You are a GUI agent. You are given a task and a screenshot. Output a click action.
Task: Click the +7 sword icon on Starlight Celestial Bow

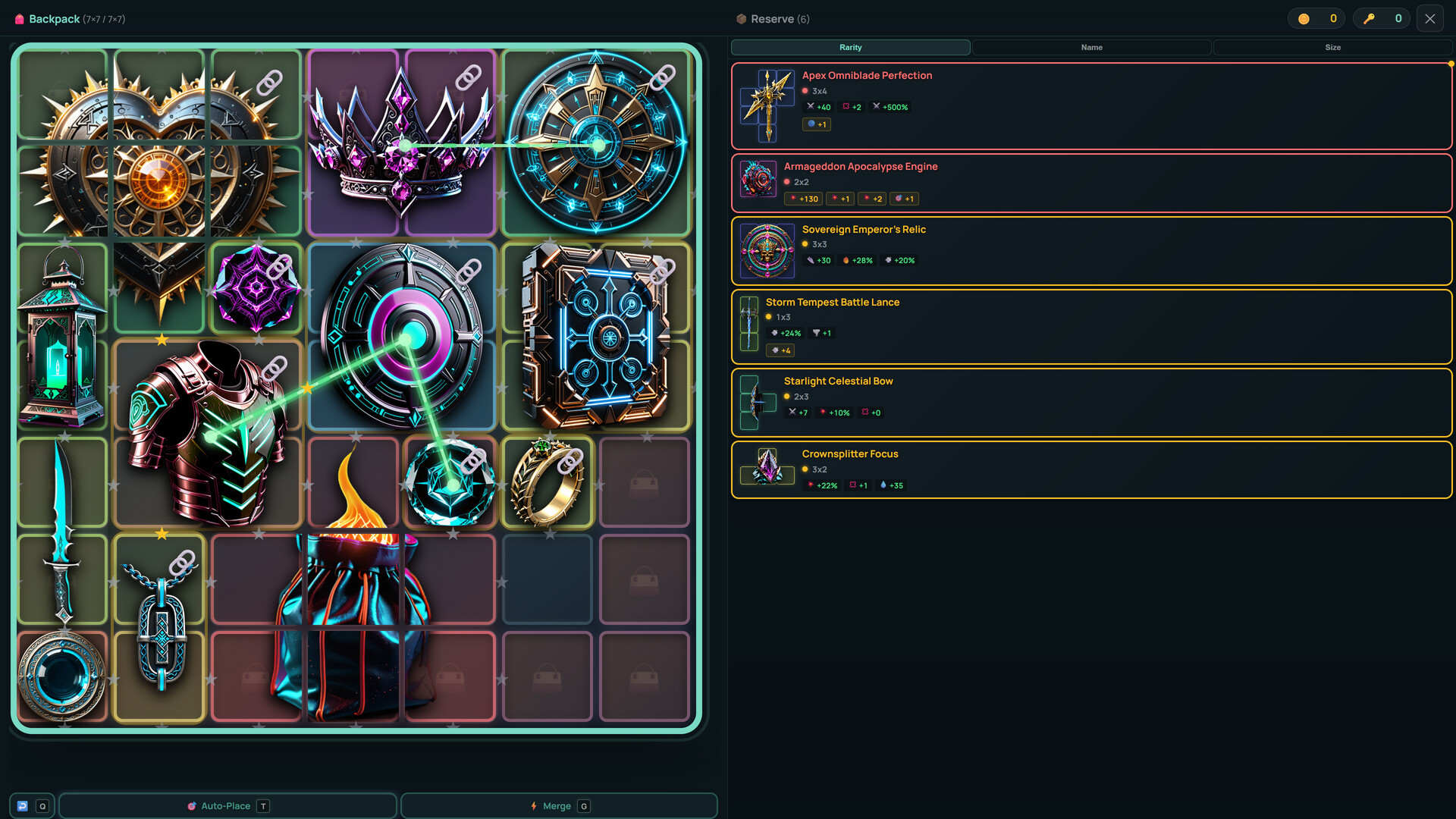coord(793,413)
